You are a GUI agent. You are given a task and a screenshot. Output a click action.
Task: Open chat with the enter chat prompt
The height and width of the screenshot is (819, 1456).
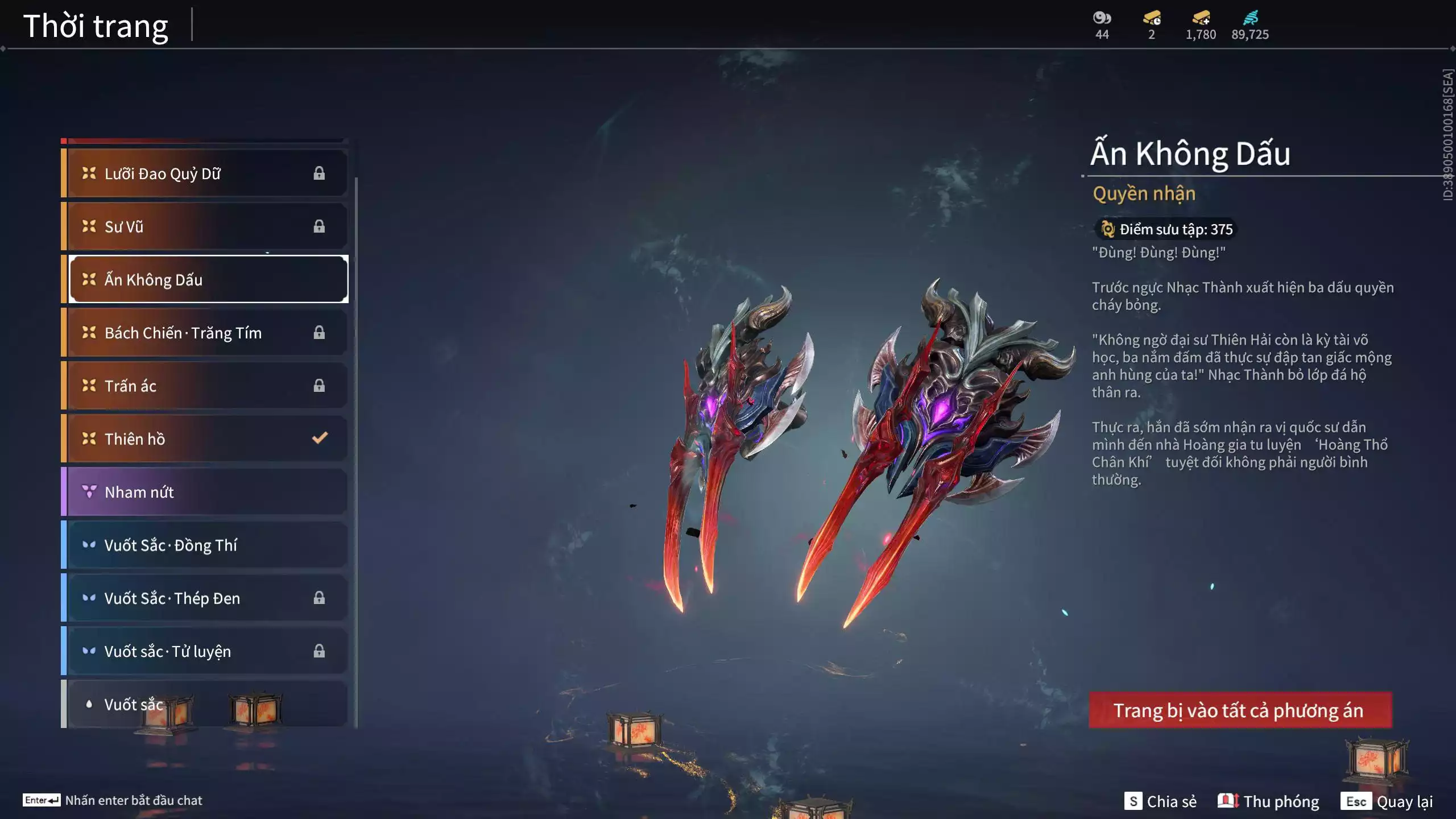point(113,800)
